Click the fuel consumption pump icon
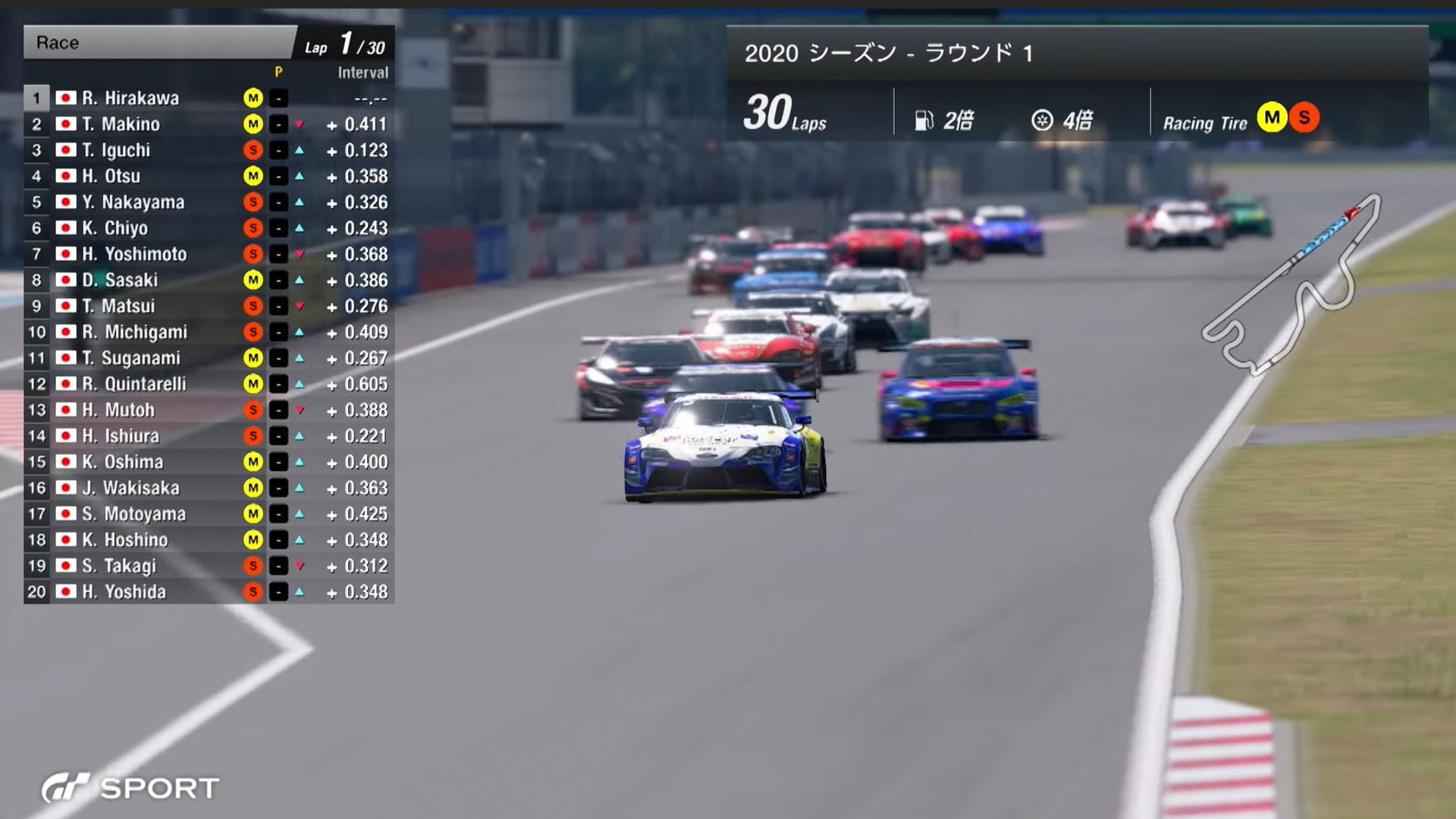 click(x=924, y=121)
